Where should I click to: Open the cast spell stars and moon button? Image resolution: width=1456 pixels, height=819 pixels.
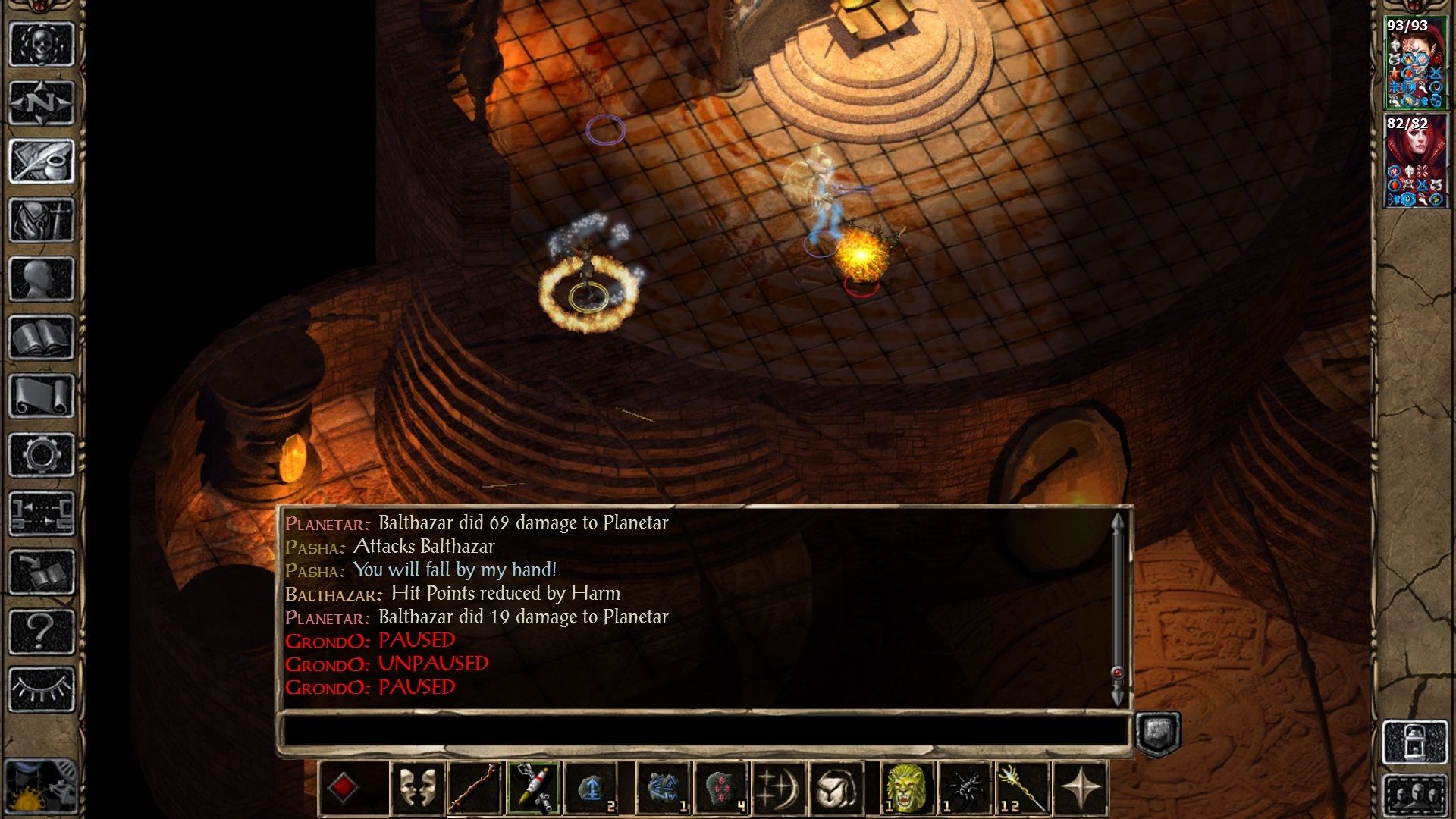click(779, 789)
